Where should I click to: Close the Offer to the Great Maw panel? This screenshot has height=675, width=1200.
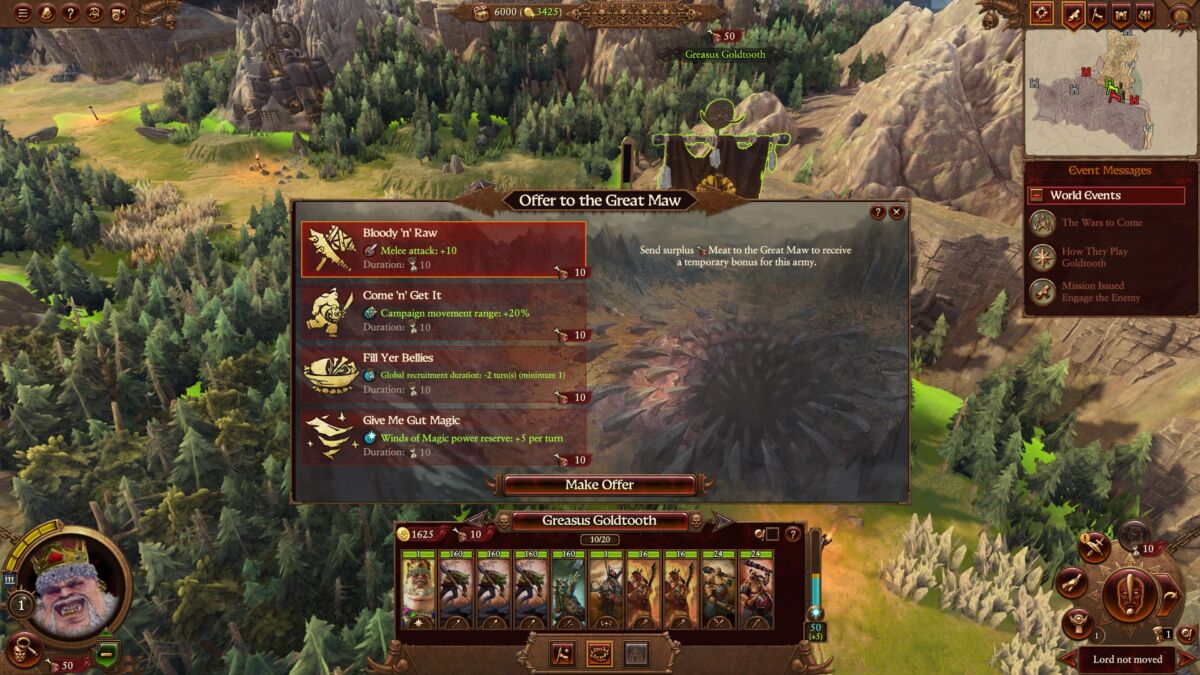(896, 212)
